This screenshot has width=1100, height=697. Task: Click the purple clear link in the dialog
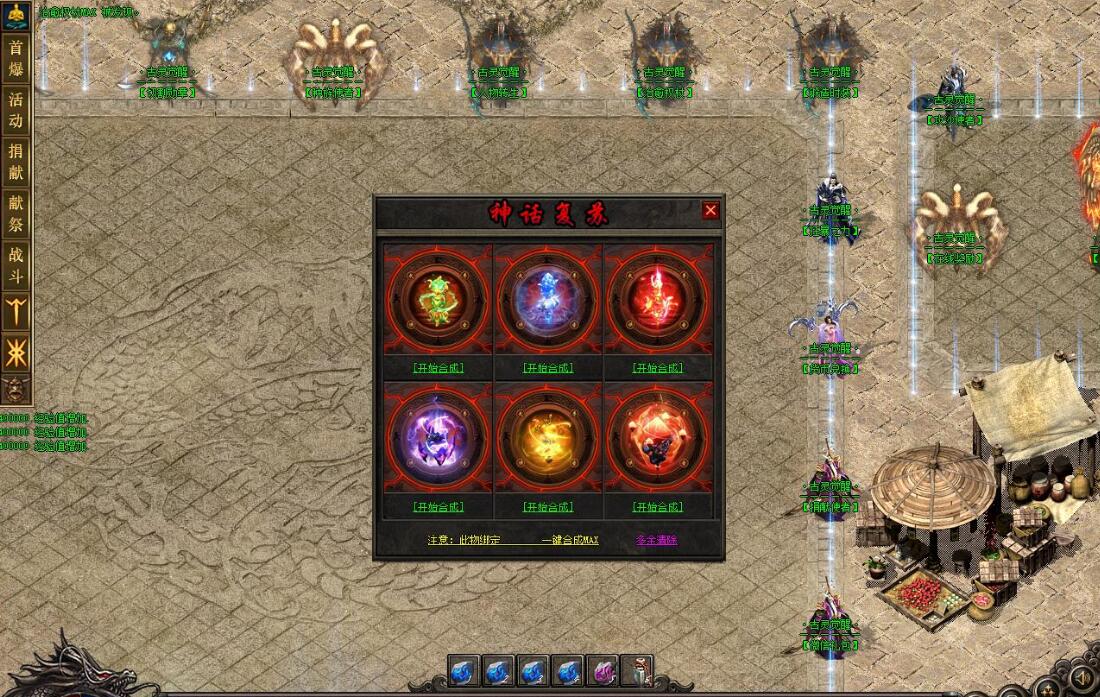coord(656,540)
